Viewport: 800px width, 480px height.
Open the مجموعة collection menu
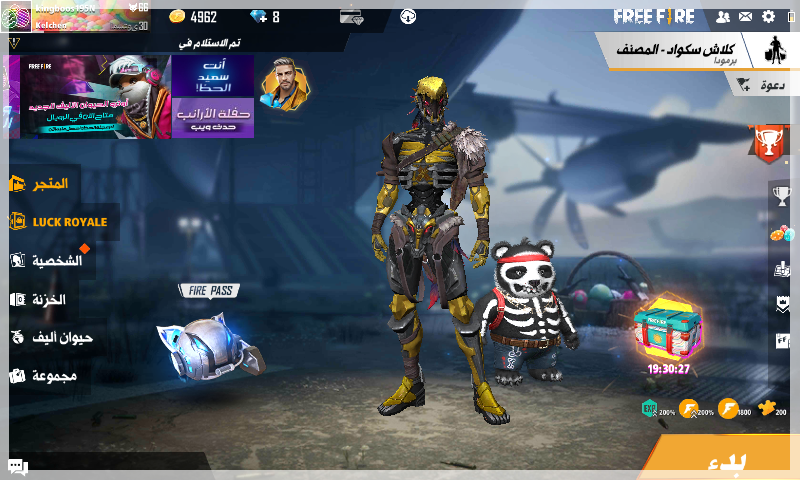(x=44, y=376)
